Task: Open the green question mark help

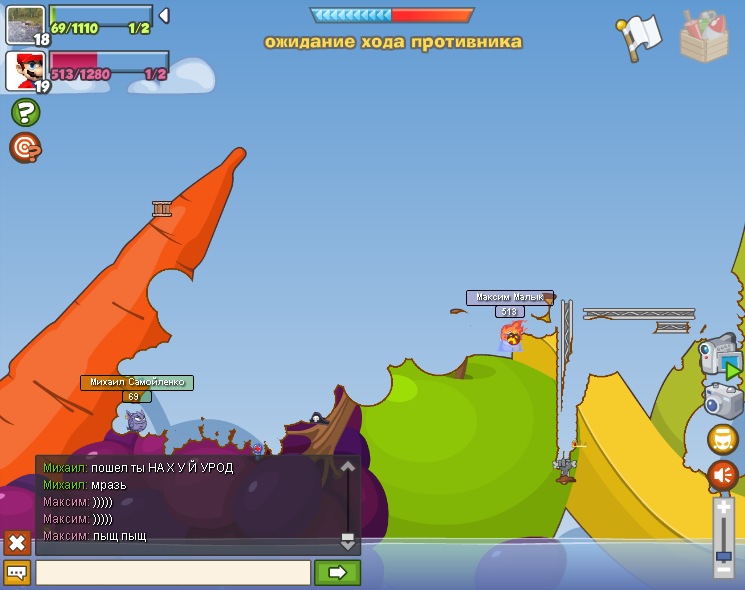Action: pyautogui.click(x=26, y=112)
